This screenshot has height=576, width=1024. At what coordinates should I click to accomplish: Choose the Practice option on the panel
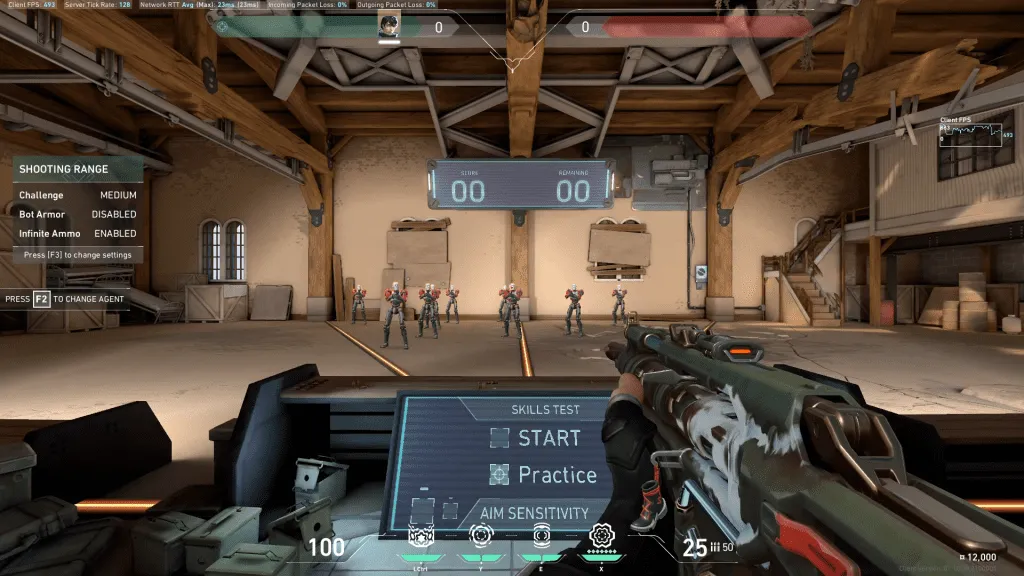[543, 475]
